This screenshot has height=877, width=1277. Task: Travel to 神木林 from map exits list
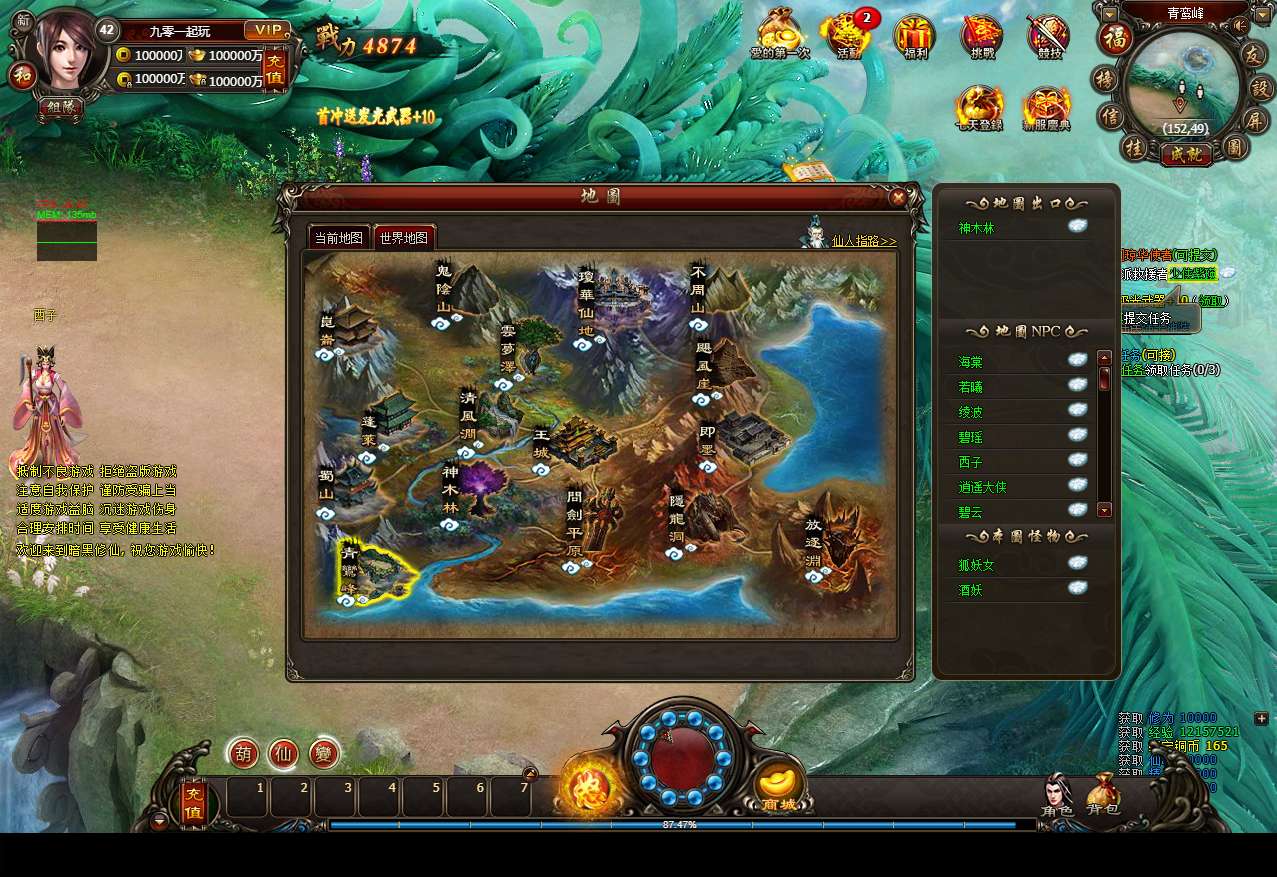click(x=977, y=228)
